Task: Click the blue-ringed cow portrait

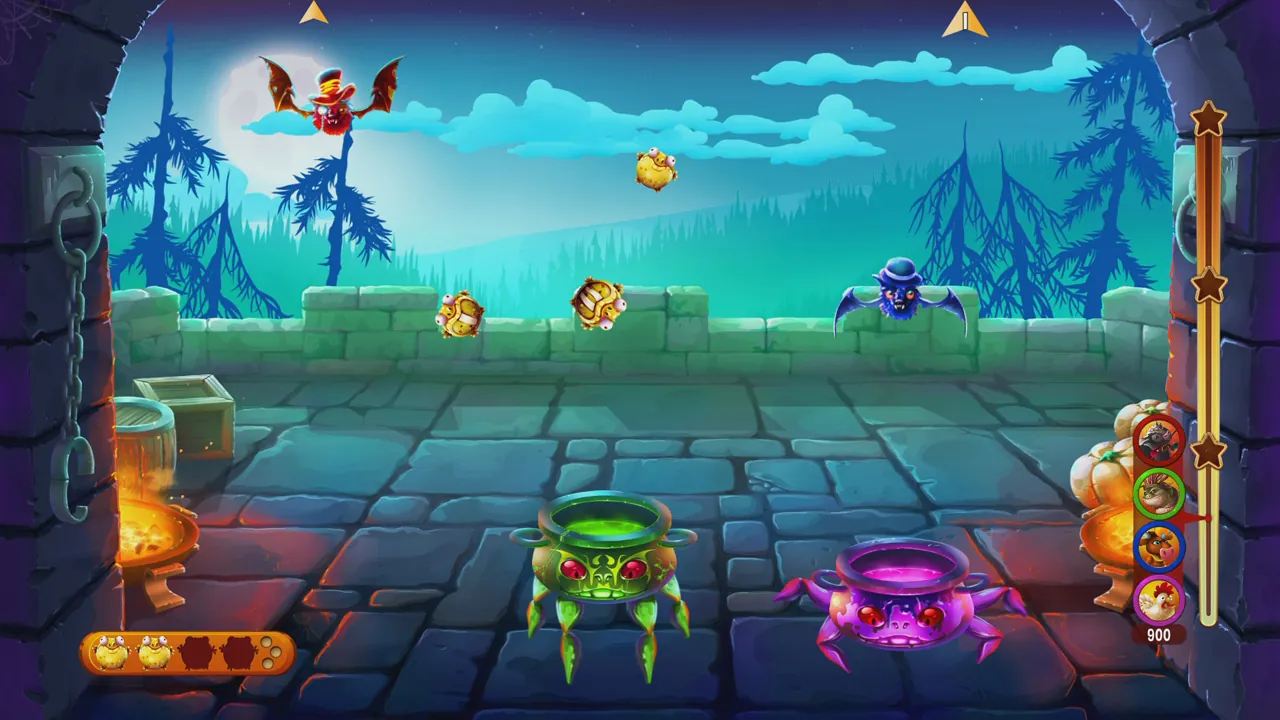Action: point(1159,546)
